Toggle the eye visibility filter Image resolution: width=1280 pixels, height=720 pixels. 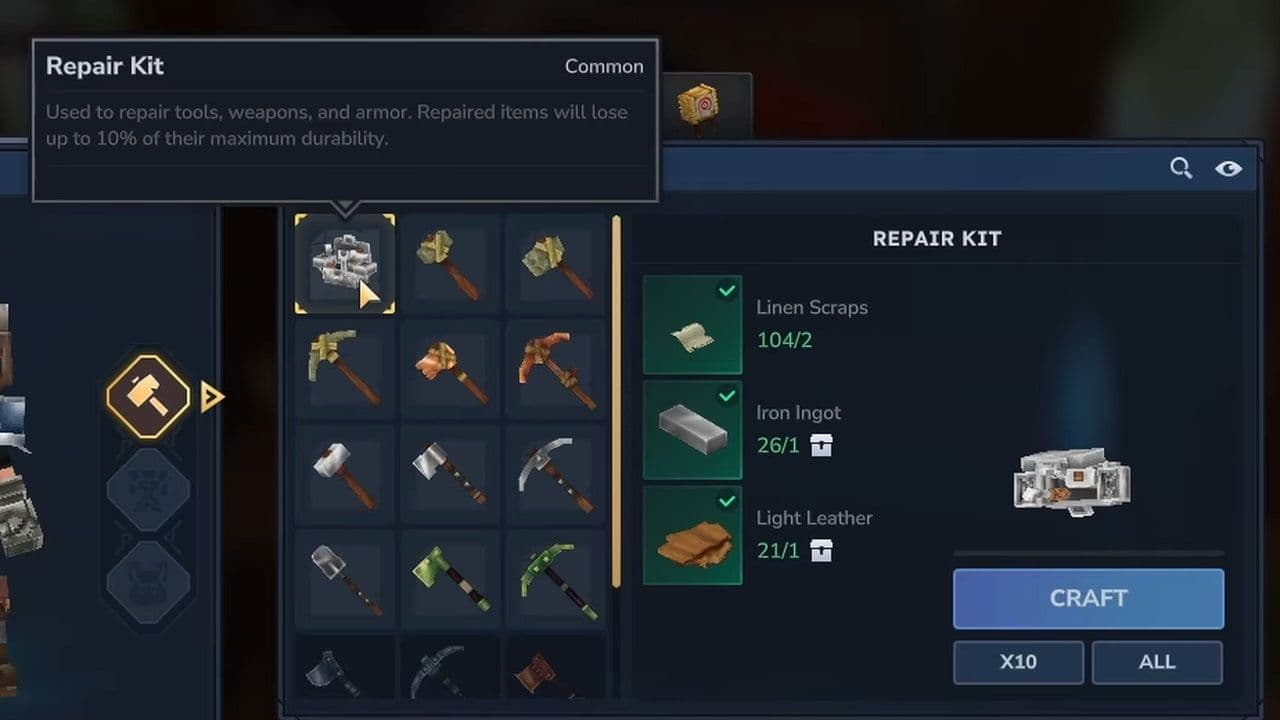tap(1228, 168)
